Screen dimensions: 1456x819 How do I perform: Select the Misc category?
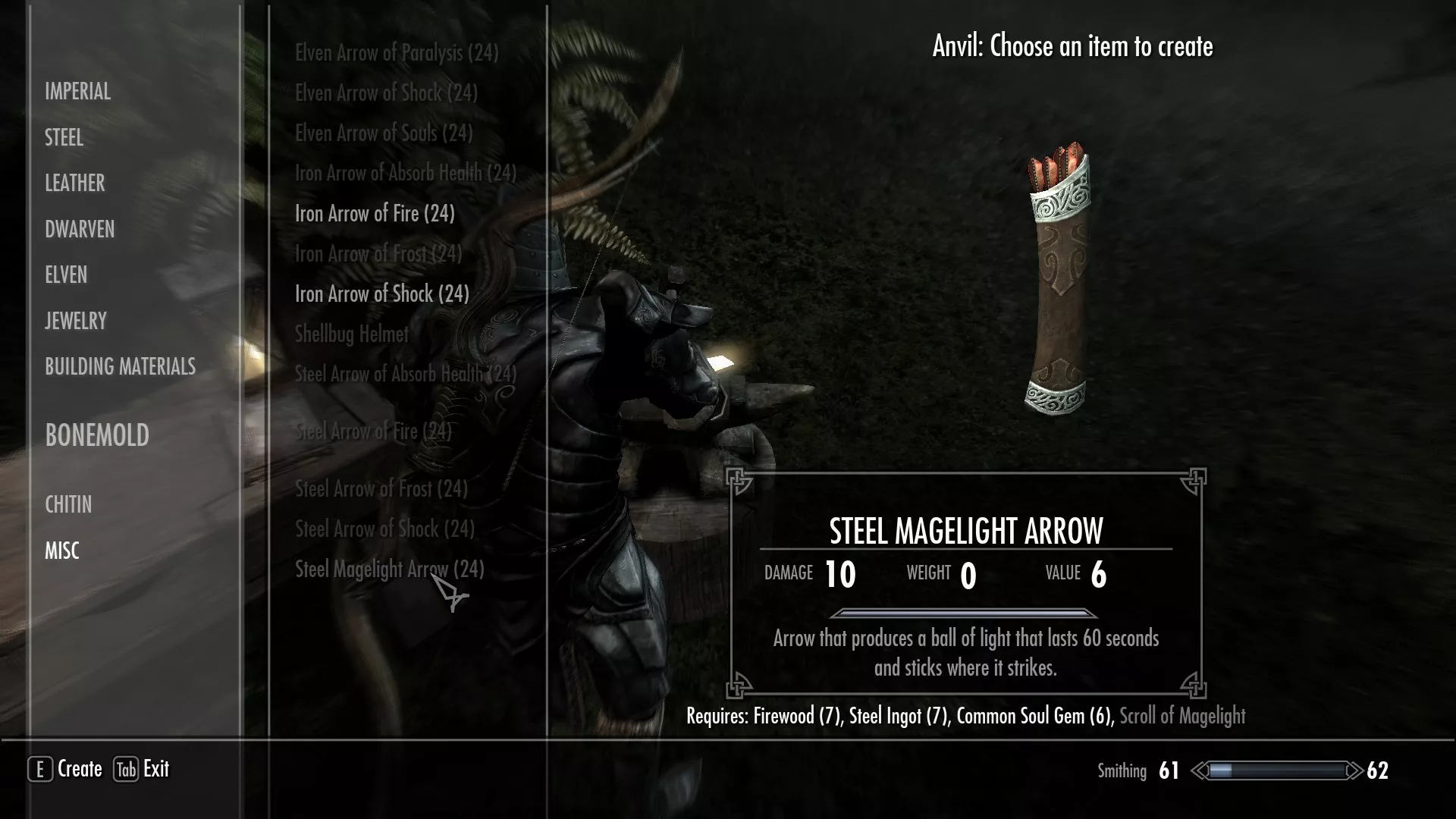click(x=62, y=551)
